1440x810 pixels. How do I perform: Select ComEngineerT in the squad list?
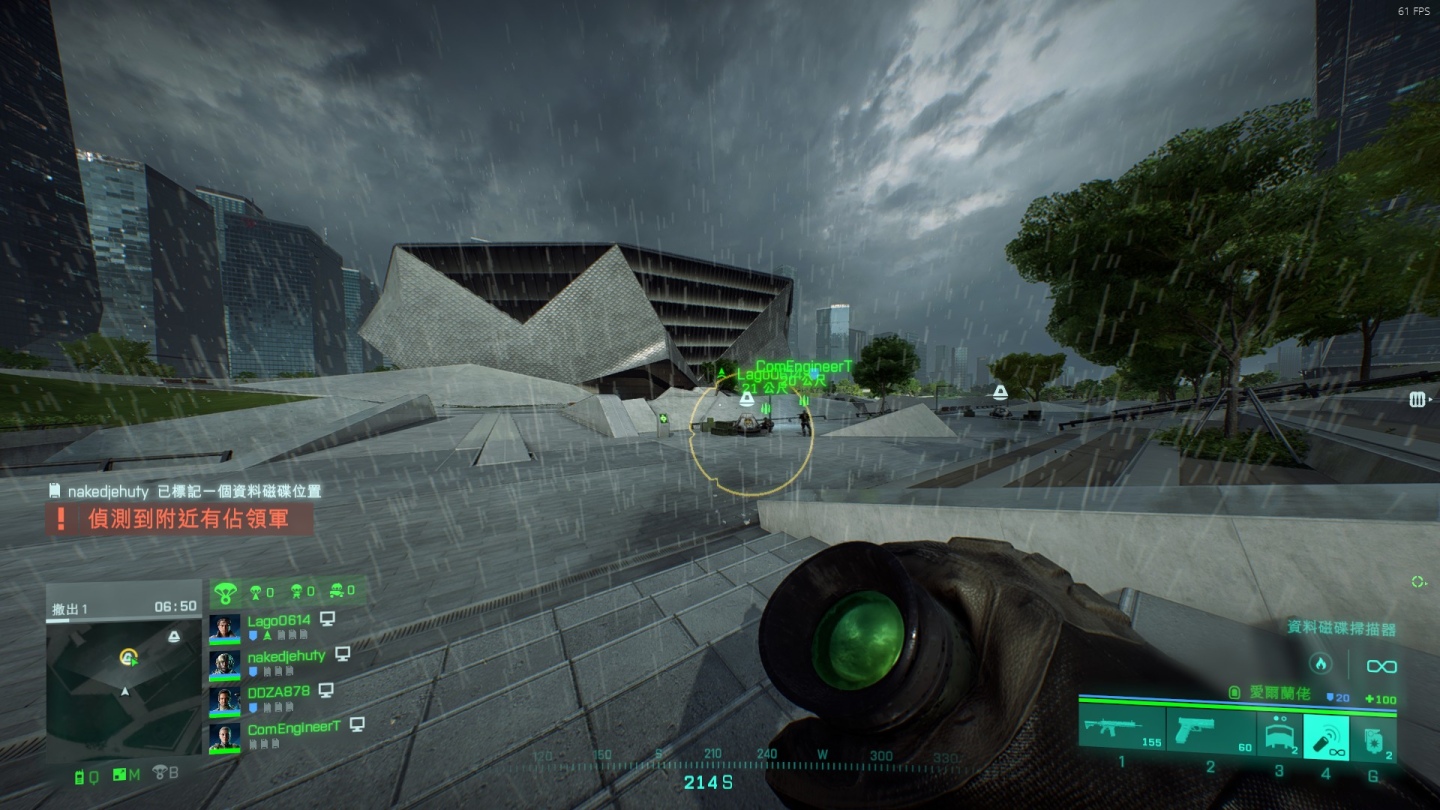294,728
